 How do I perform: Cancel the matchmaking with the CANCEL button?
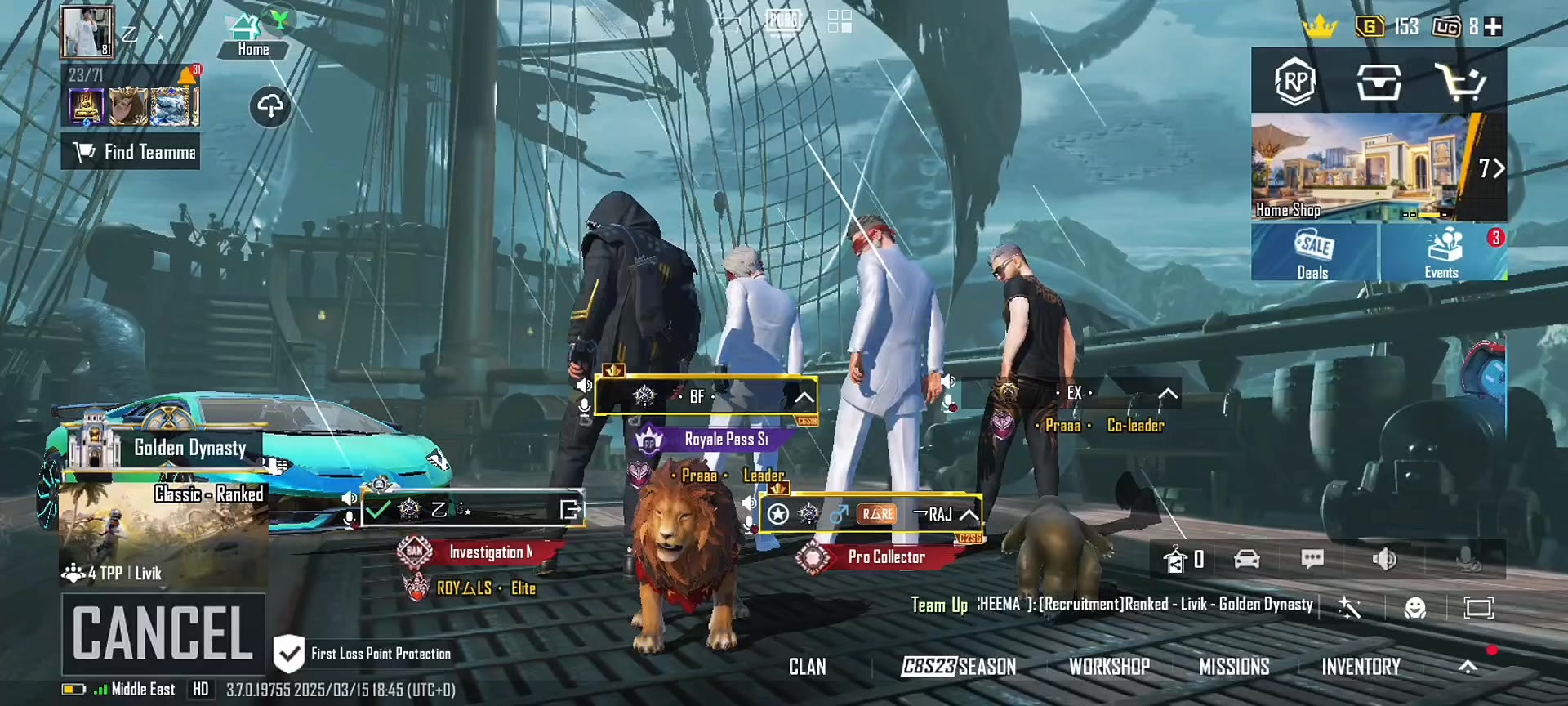click(163, 633)
